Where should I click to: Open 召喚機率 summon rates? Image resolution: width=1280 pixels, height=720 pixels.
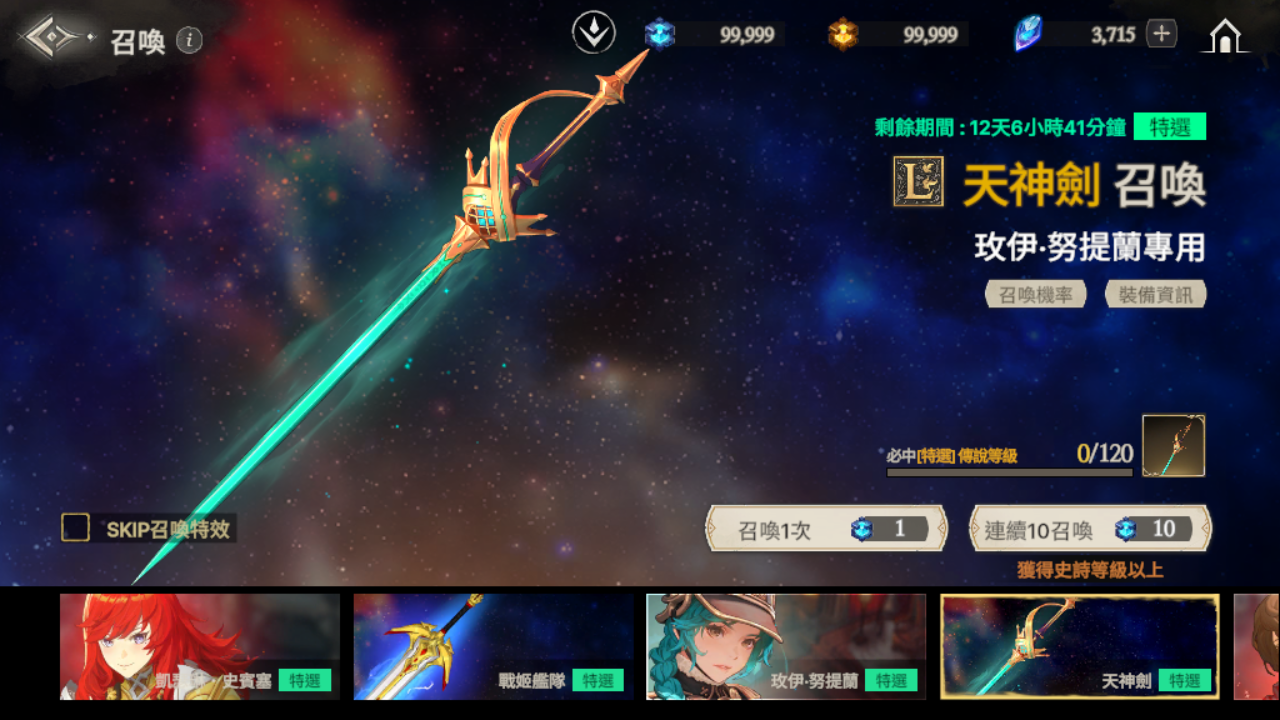[x=1035, y=295]
